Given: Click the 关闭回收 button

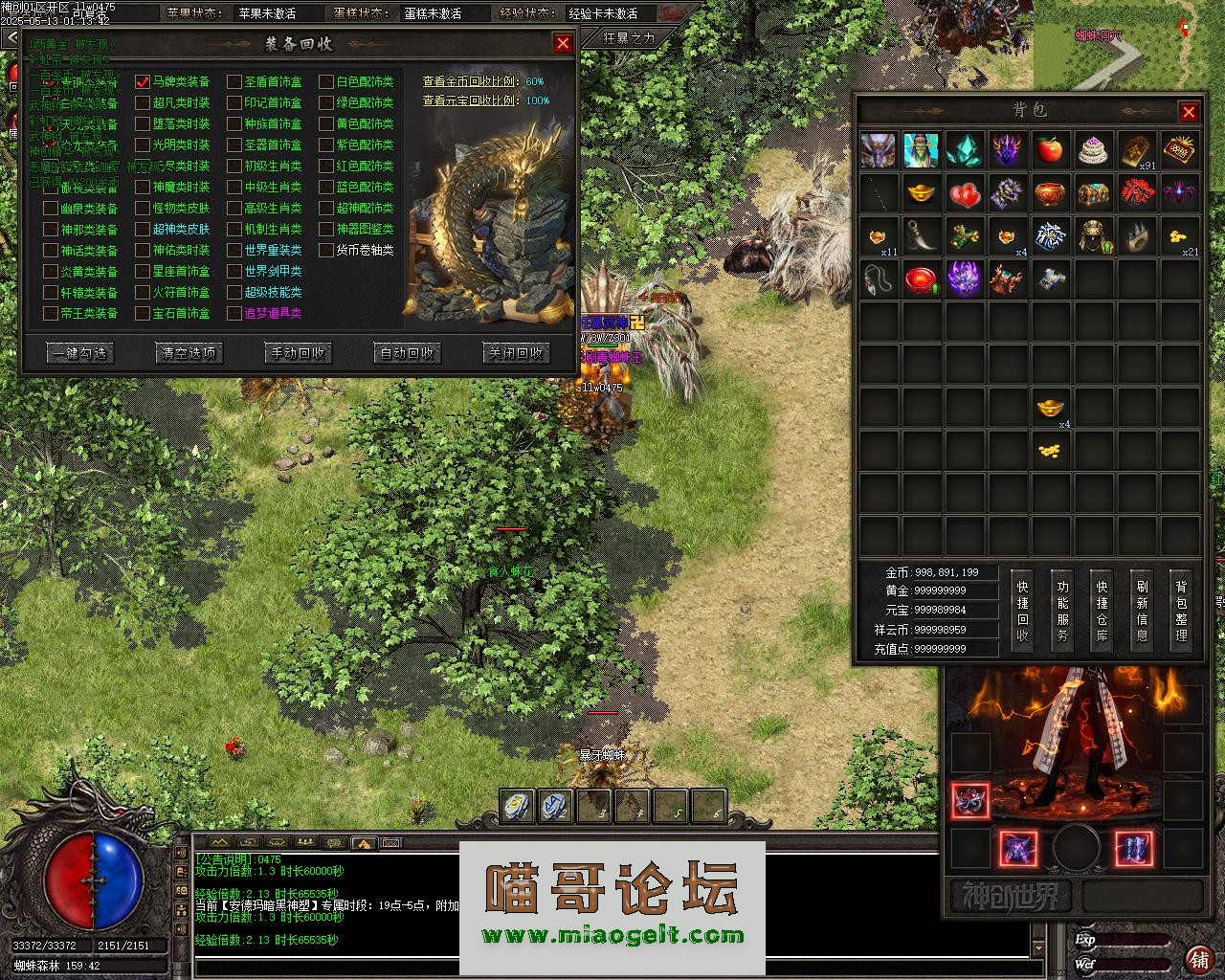Looking at the screenshot, I should point(517,353).
